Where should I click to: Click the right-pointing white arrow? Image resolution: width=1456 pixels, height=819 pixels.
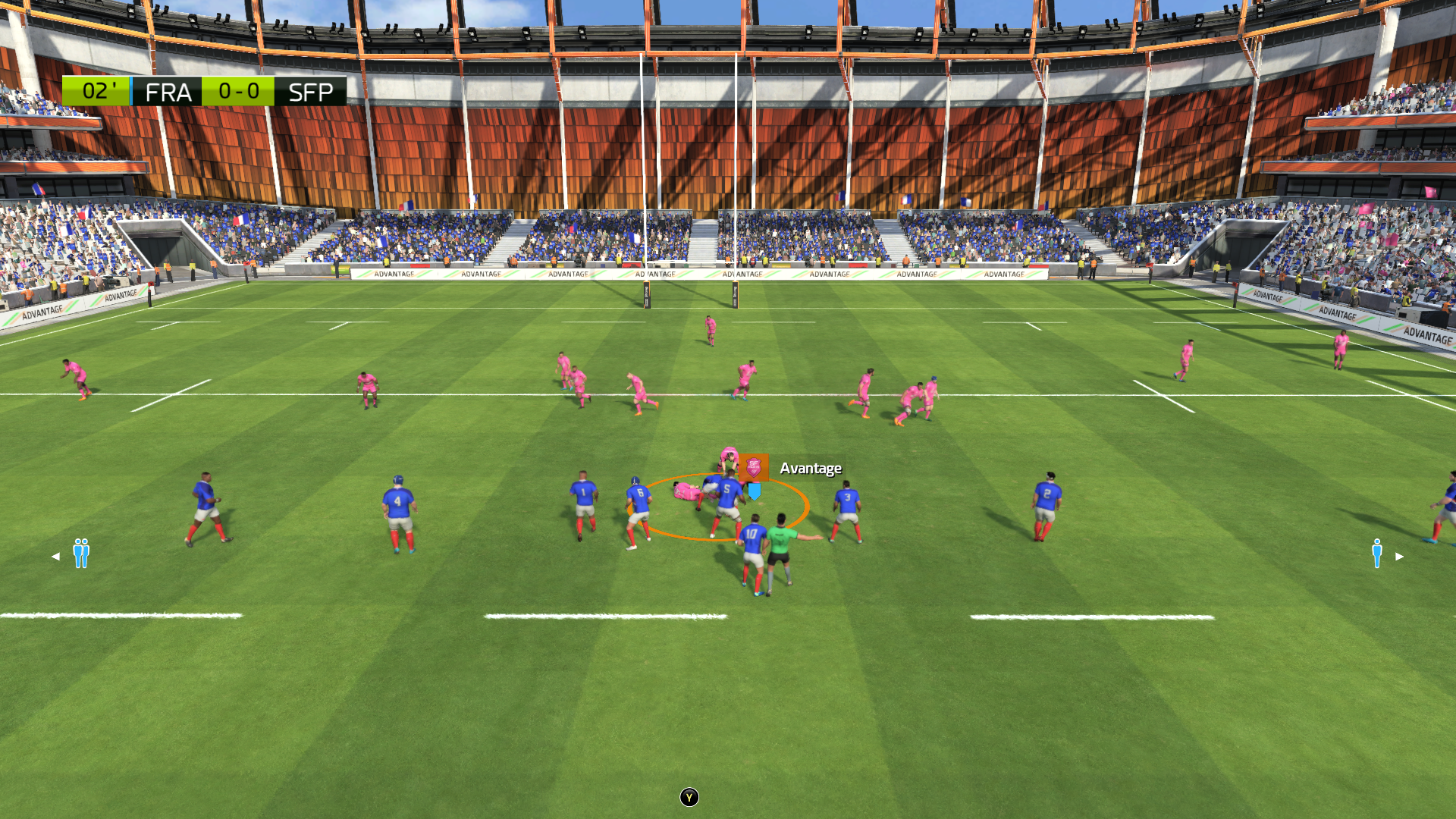click(x=1400, y=557)
